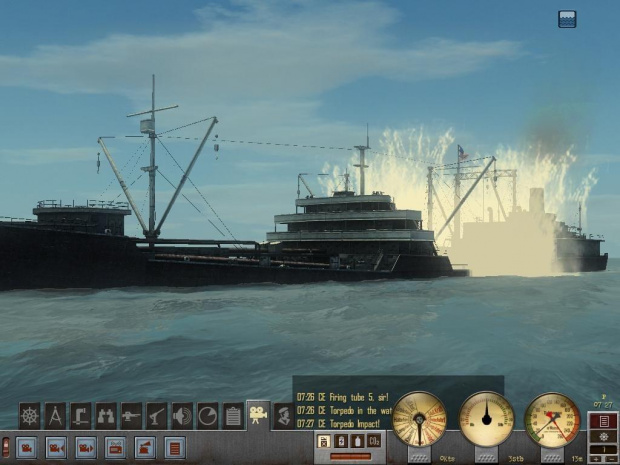Click the red camera right-arrow button
Screen dimensions: 620x465
86,447
